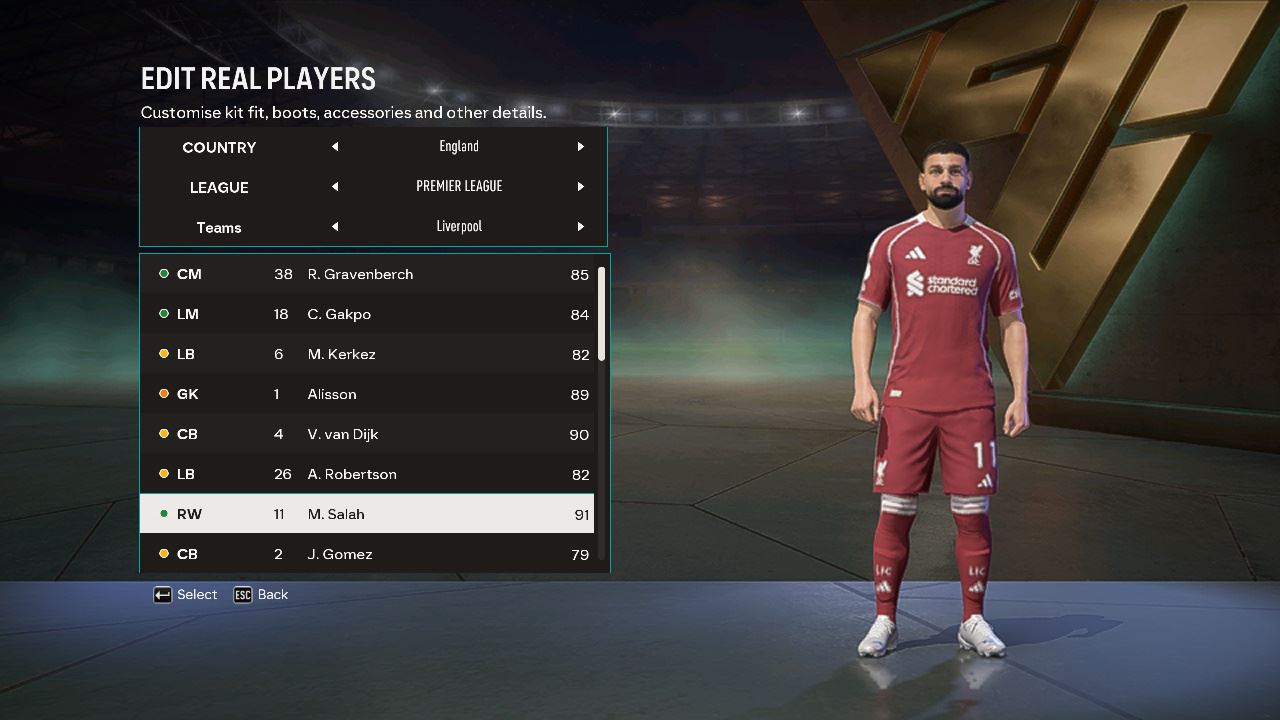Click the player list scrollbar
This screenshot has height=720, width=1280.
tap(601, 314)
